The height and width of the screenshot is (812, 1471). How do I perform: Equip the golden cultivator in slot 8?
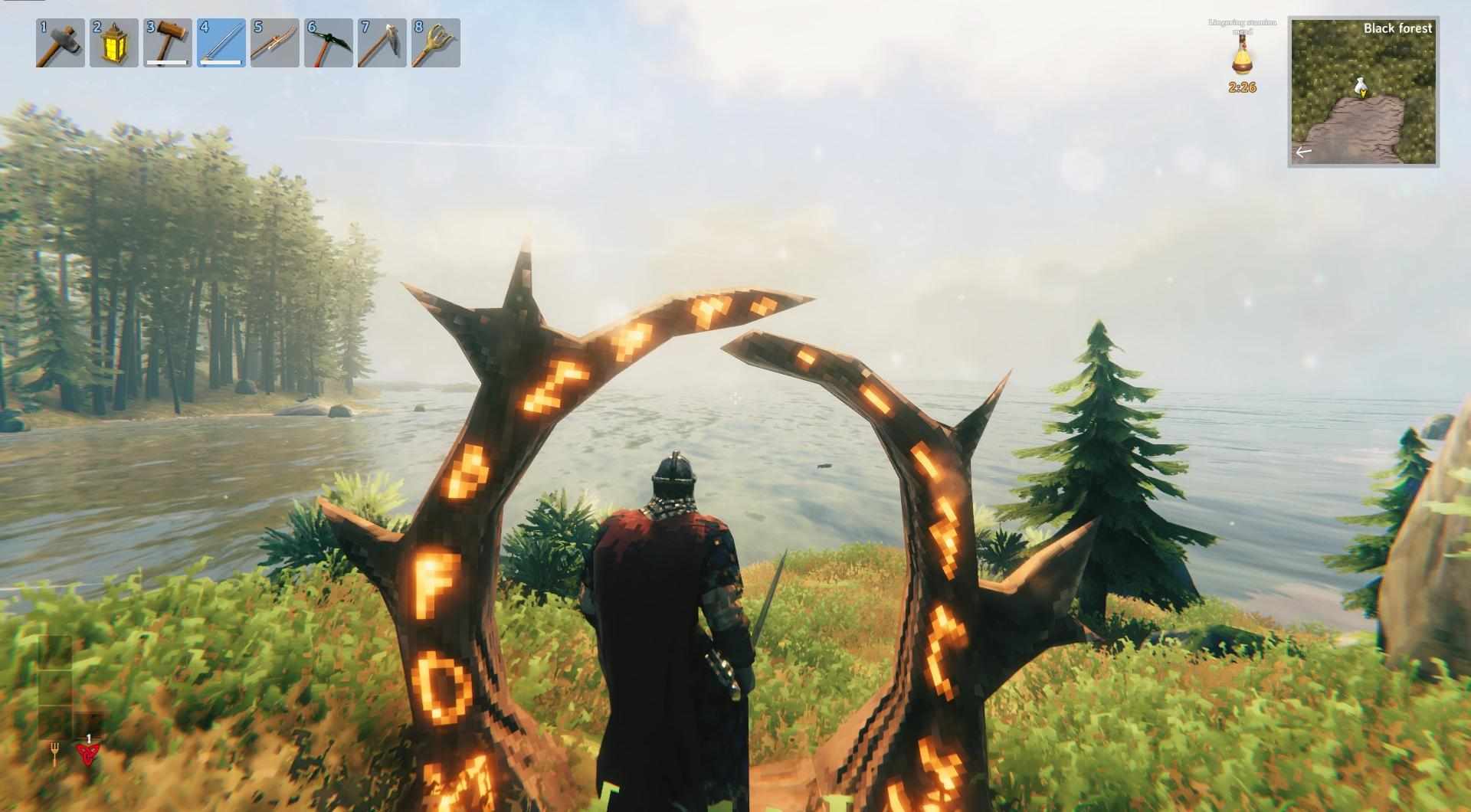click(436, 43)
